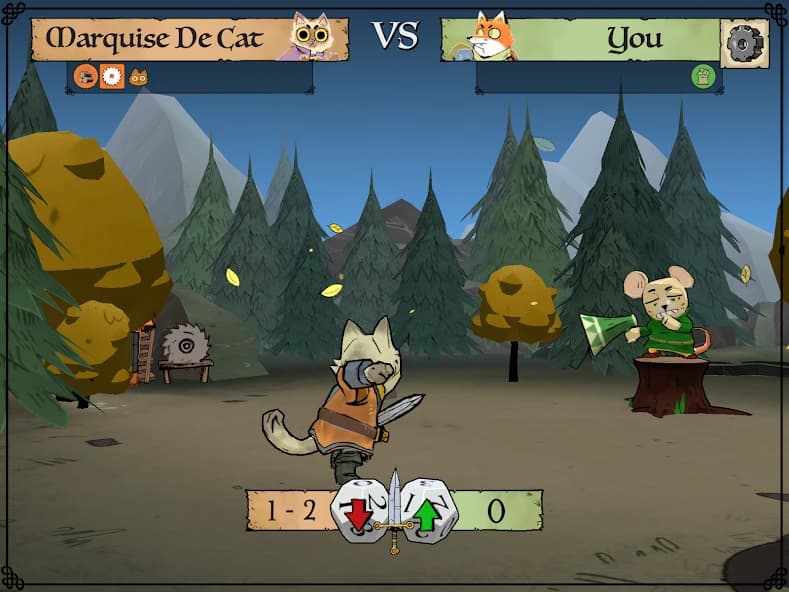The image size is (789, 592).
Task: Open settings with the gear button
Action: 745,43
